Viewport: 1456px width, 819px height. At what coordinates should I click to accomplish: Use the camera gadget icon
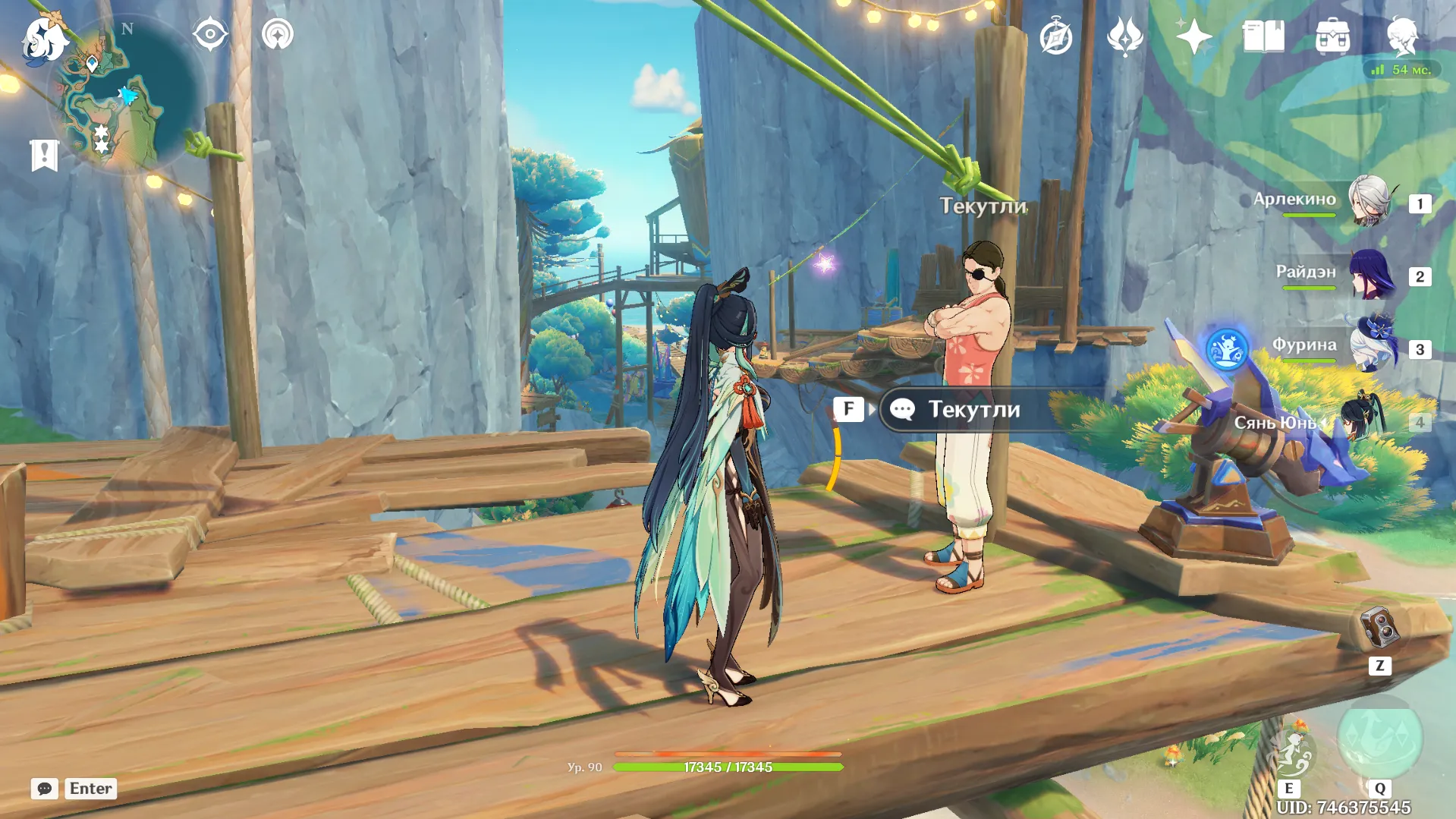click(x=1379, y=627)
